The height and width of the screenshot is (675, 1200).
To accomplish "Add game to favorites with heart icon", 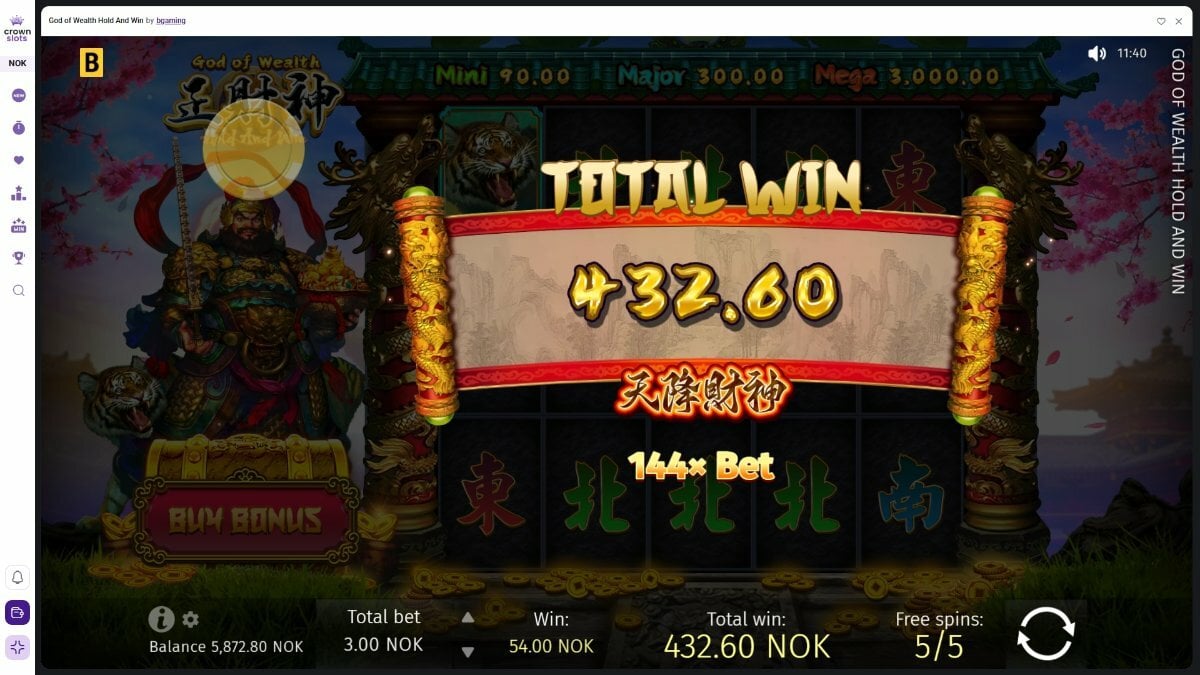I will (x=1161, y=21).
